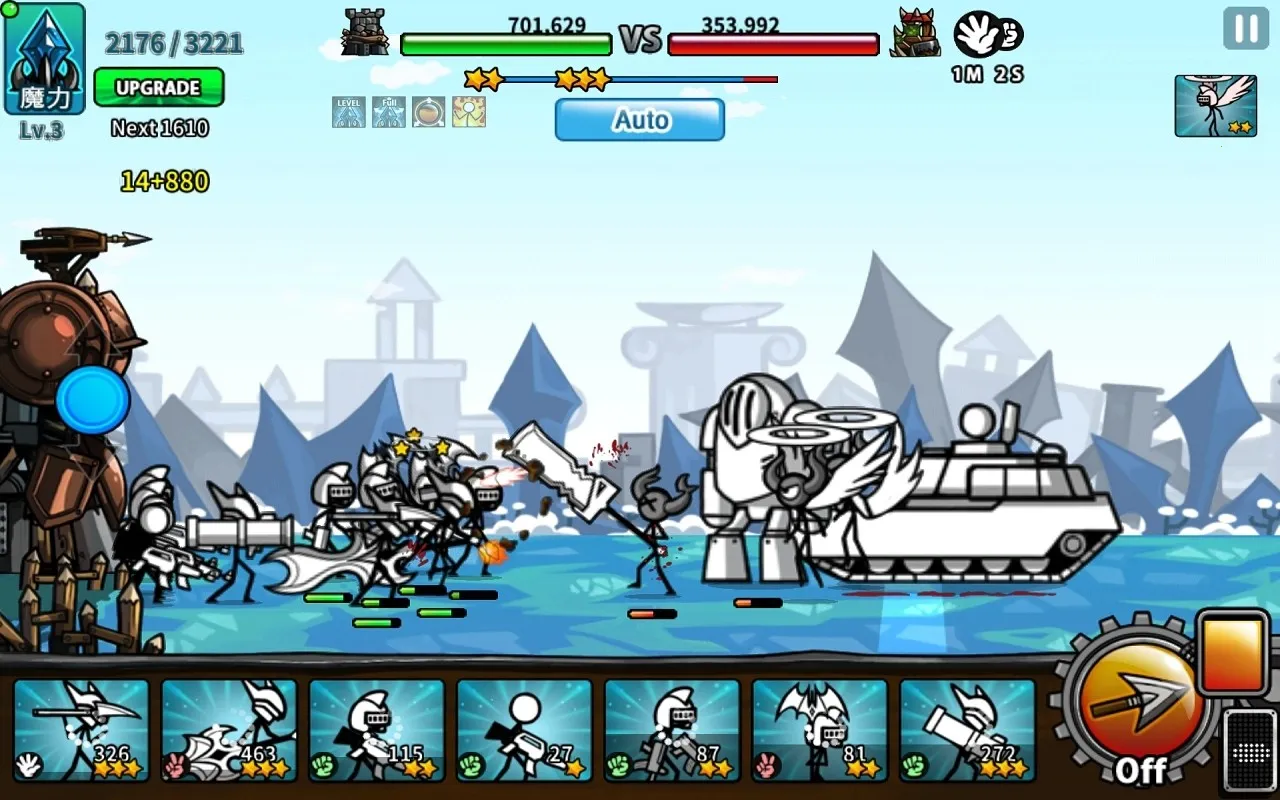Pause the battle
The height and width of the screenshot is (800, 1280).
[x=1246, y=28]
